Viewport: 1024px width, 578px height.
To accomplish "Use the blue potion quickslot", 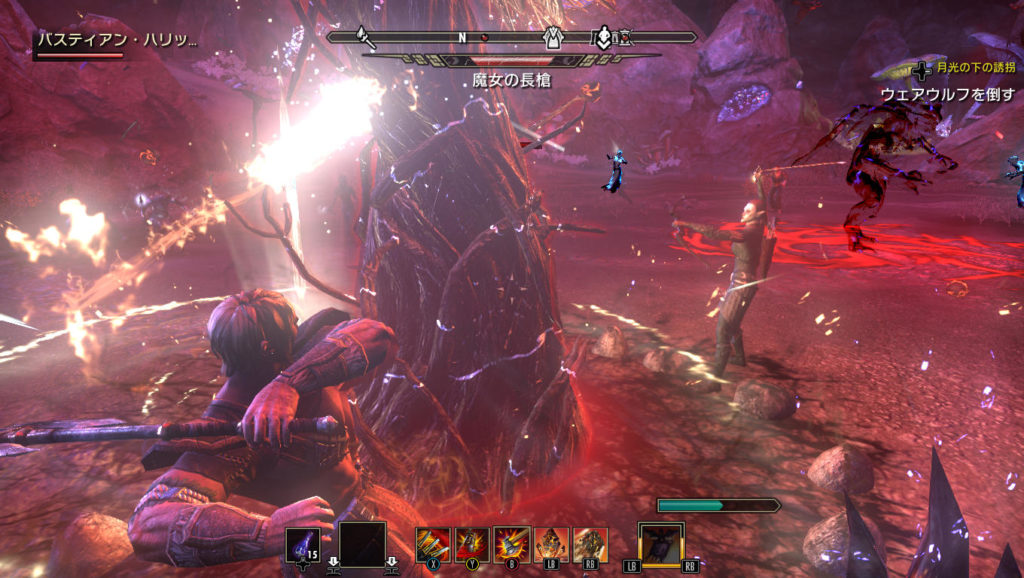I will pos(303,546).
